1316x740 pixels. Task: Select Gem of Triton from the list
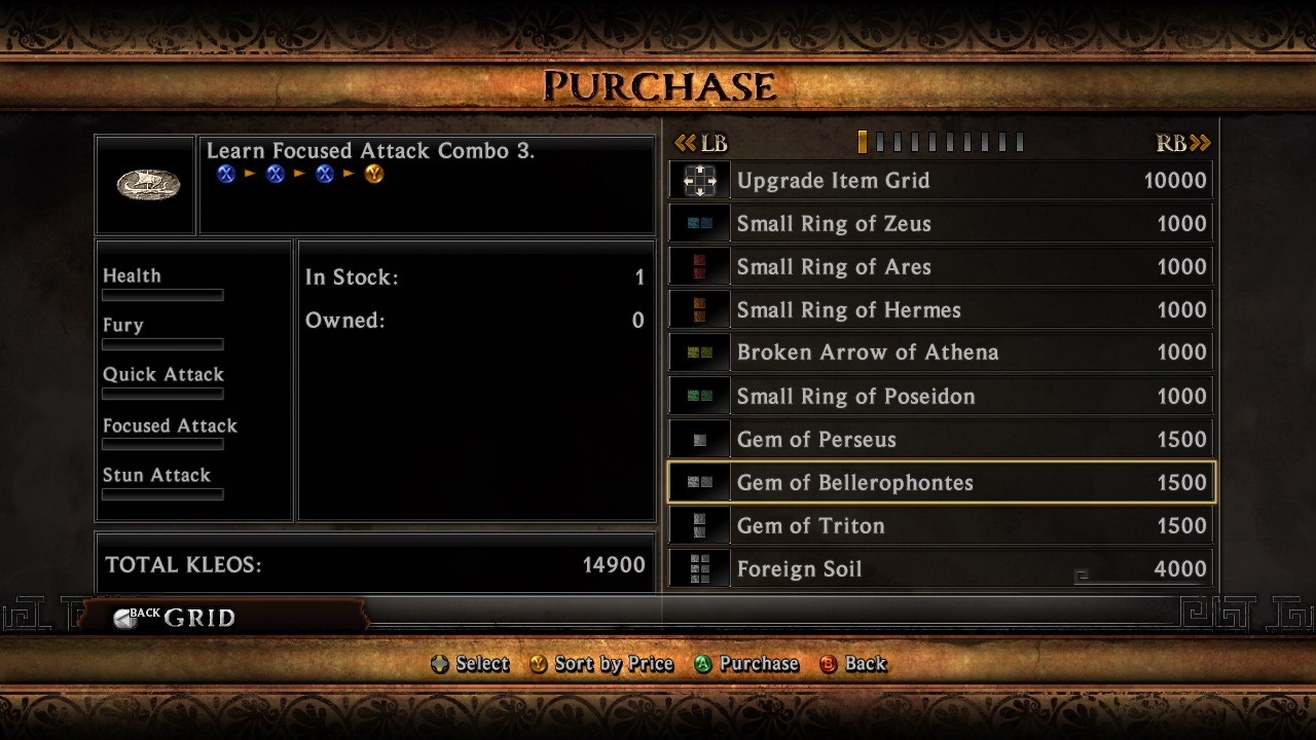coord(940,525)
